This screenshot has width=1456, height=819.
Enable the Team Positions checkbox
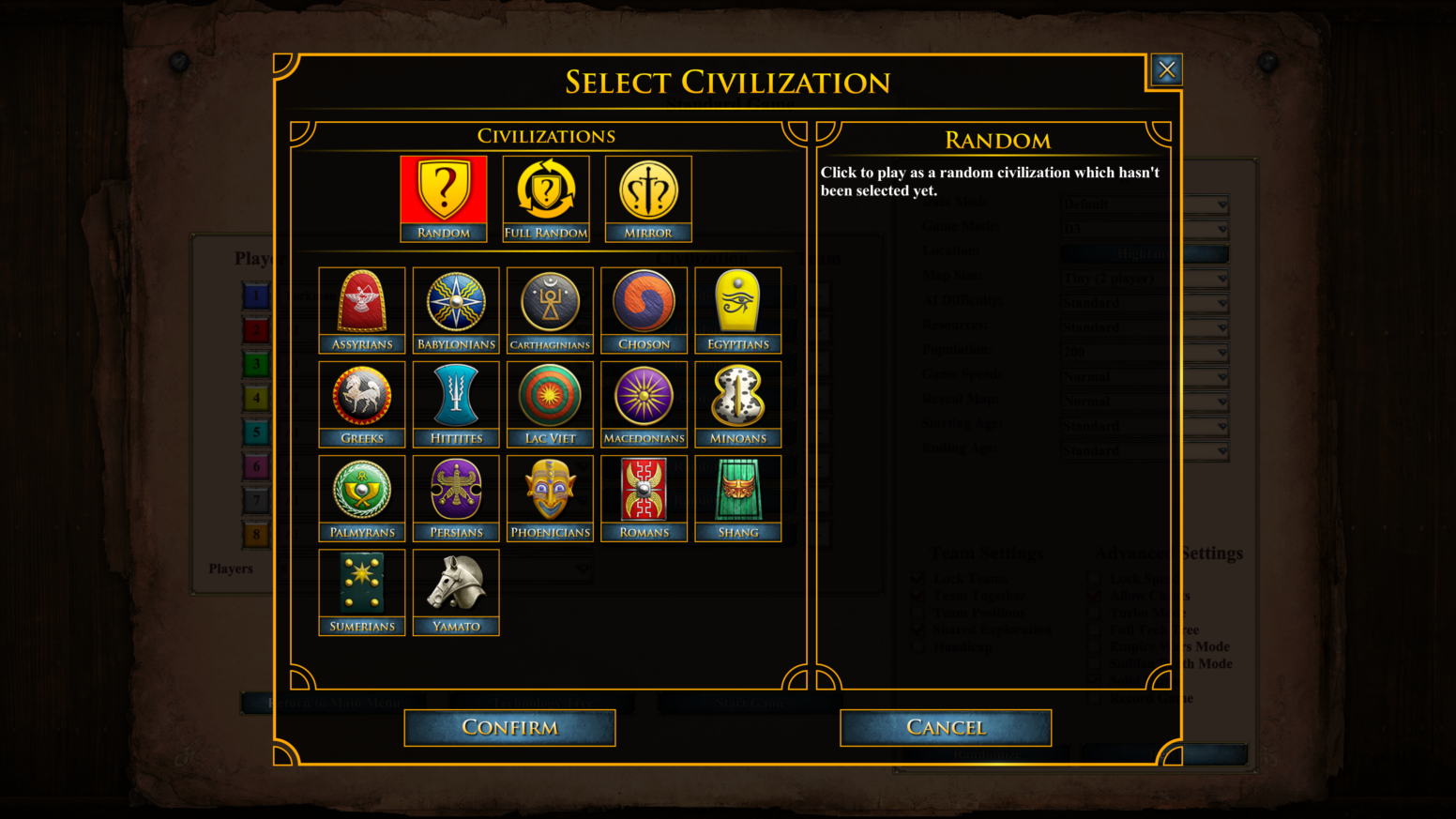pos(917,613)
